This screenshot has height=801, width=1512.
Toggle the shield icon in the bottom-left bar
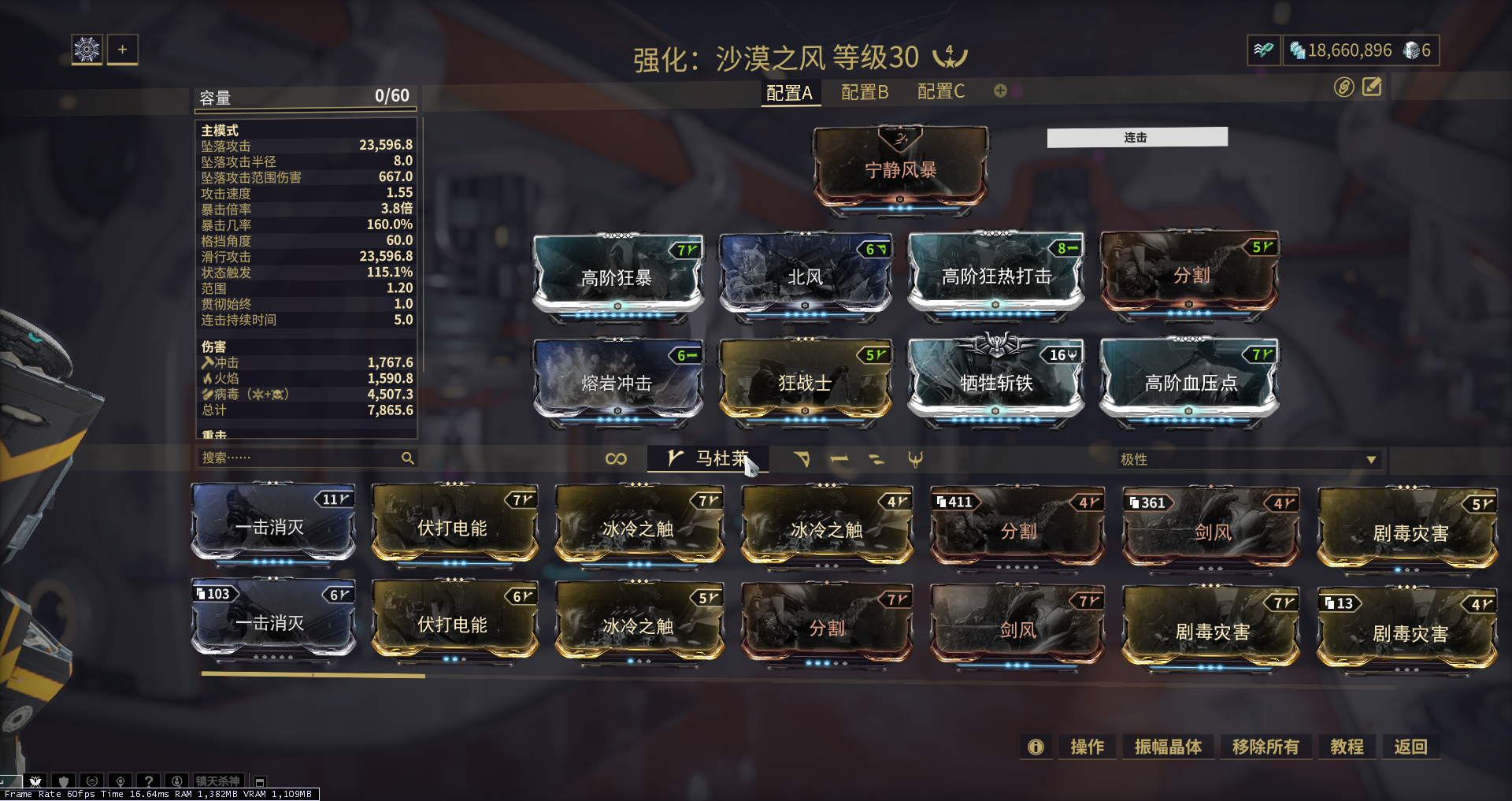64,781
